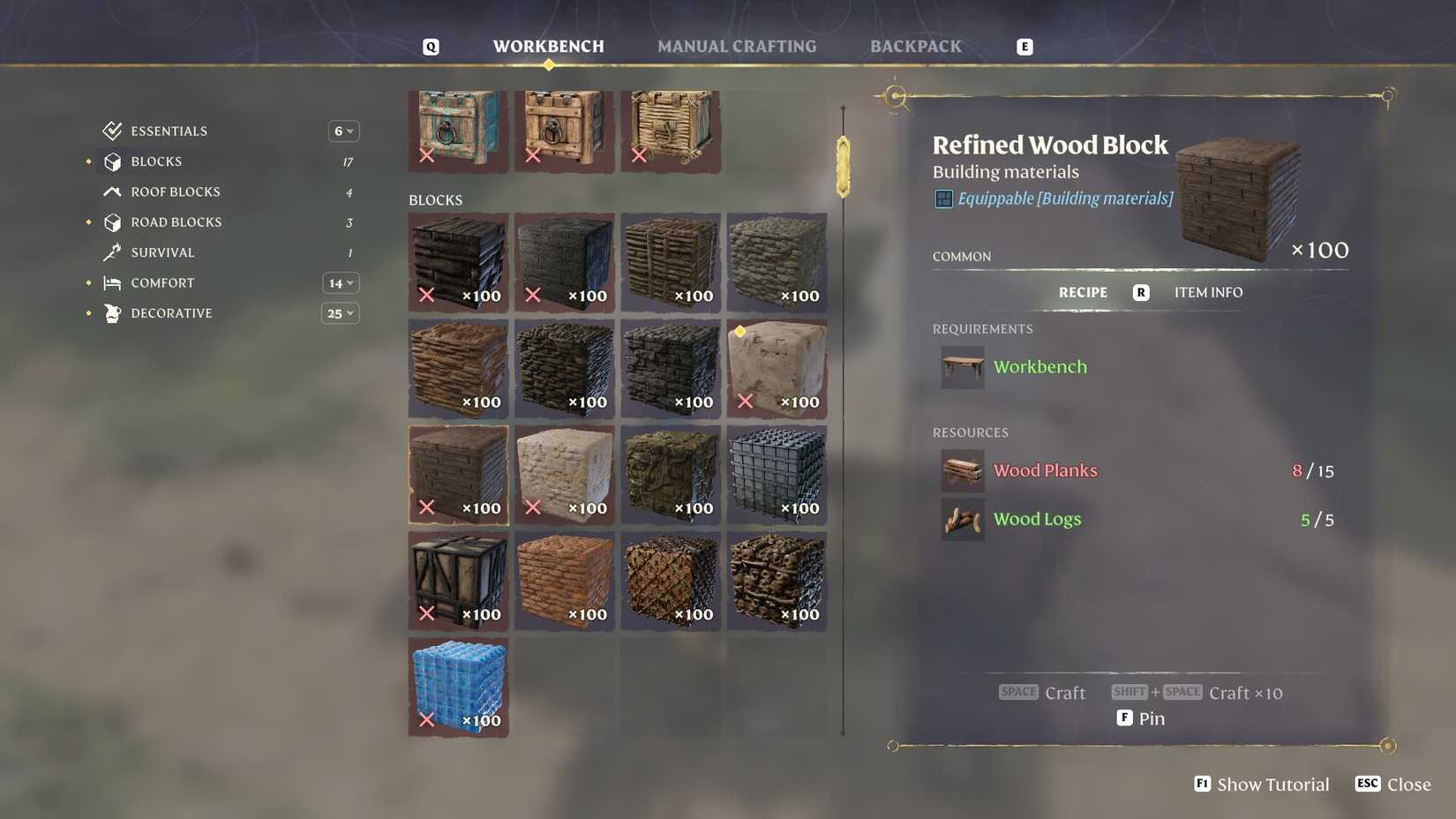Click the Workbench icon under Requirements
1456x819 pixels.
(x=962, y=367)
